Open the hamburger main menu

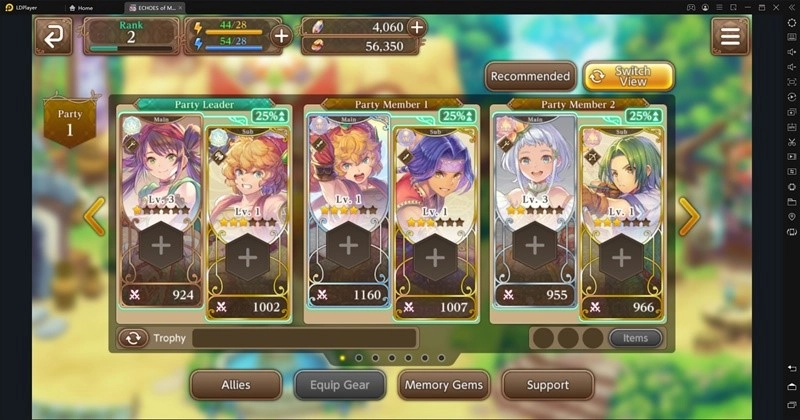[x=730, y=36]
